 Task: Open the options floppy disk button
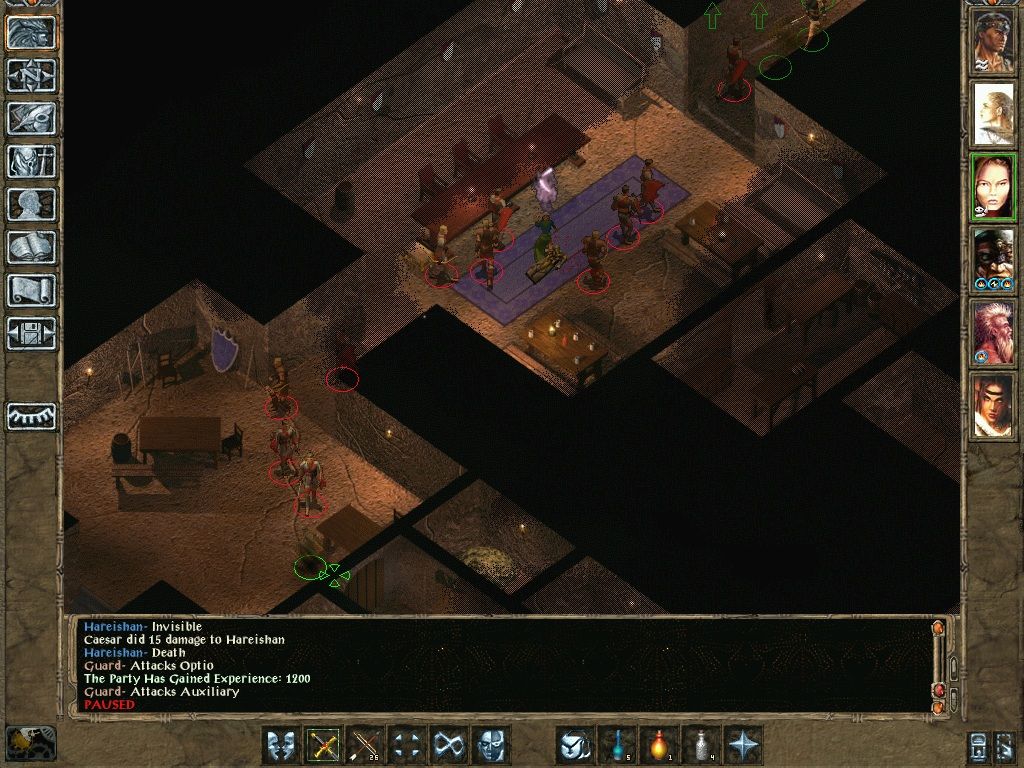coord(31,333)
